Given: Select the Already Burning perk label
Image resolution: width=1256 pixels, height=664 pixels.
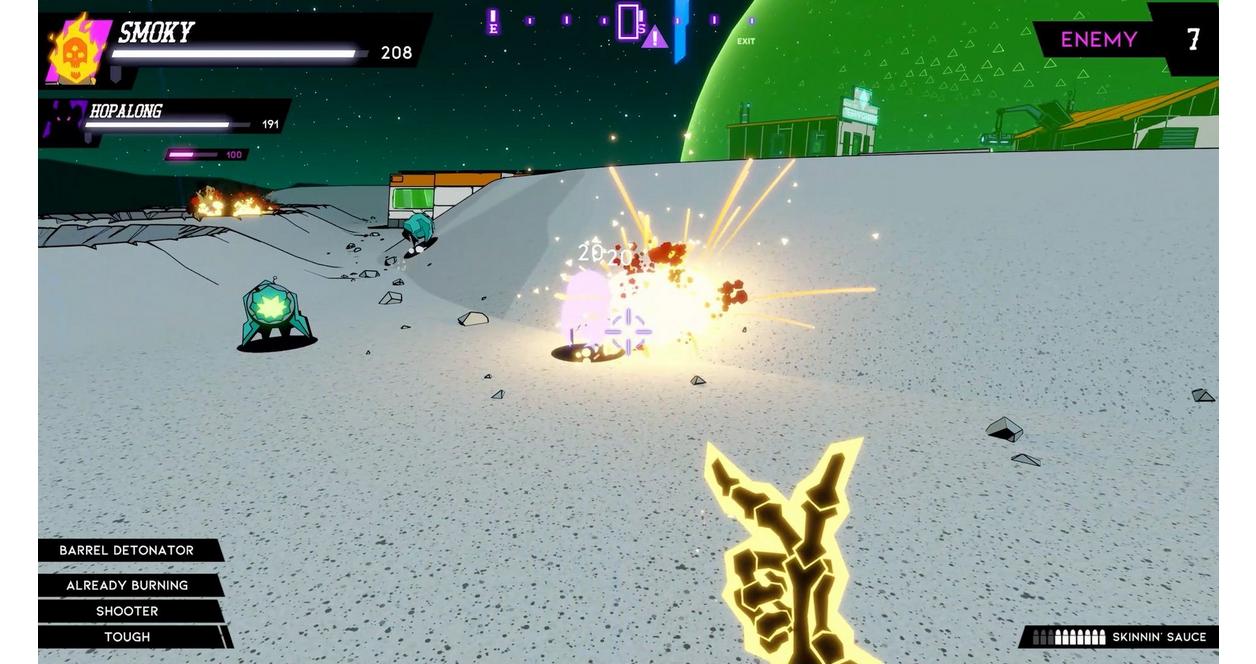Looking at the screenshot, I should 127,586.
